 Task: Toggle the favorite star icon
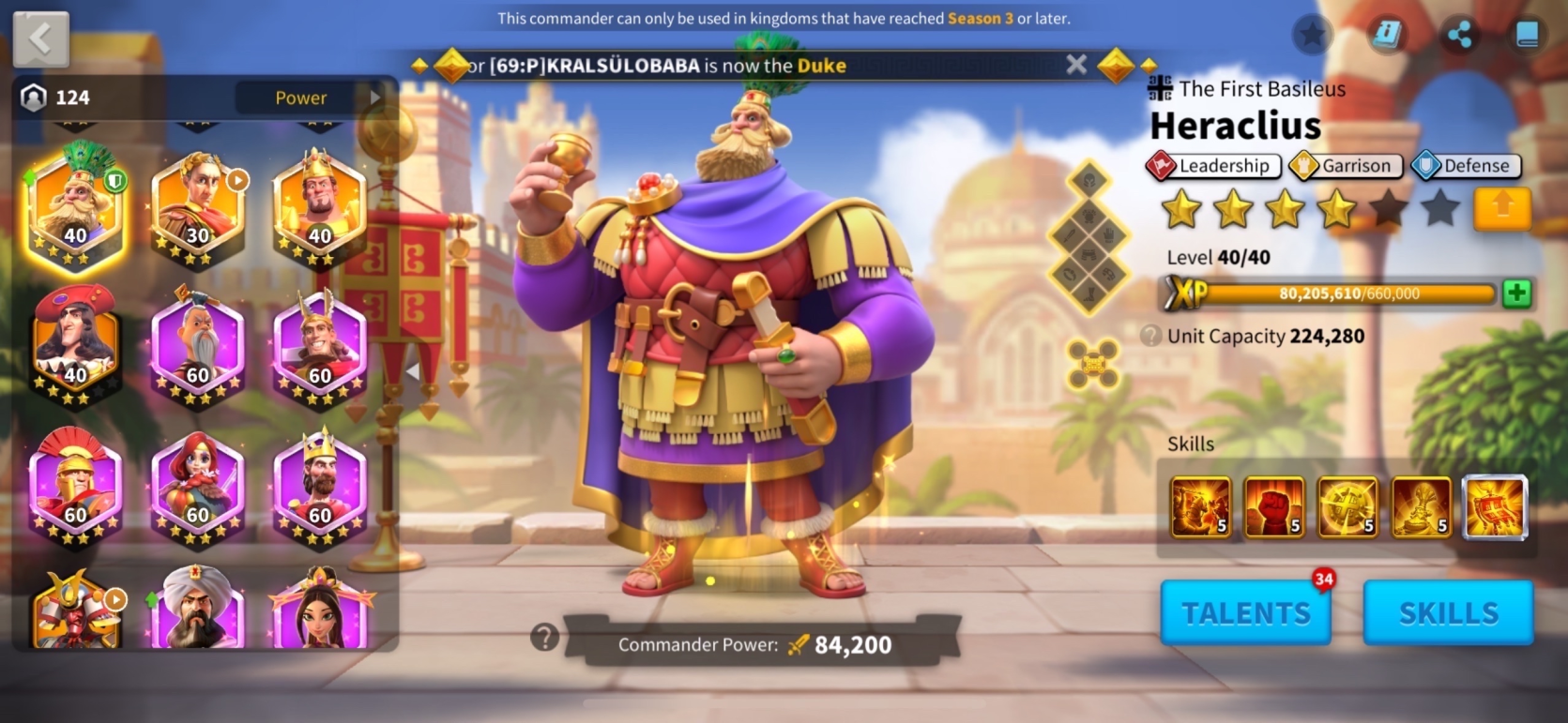point(1312,36)
